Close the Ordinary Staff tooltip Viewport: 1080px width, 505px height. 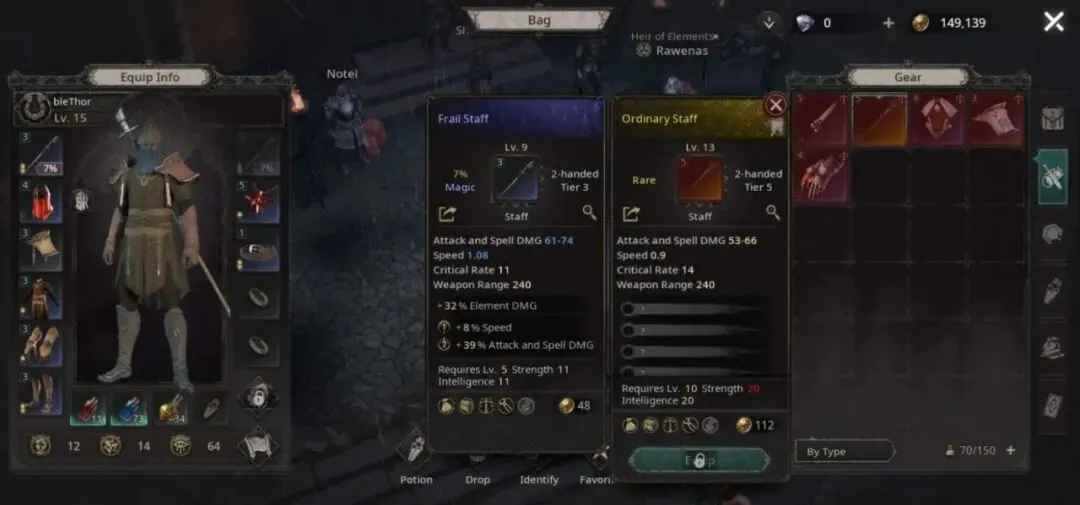(775, 105)
